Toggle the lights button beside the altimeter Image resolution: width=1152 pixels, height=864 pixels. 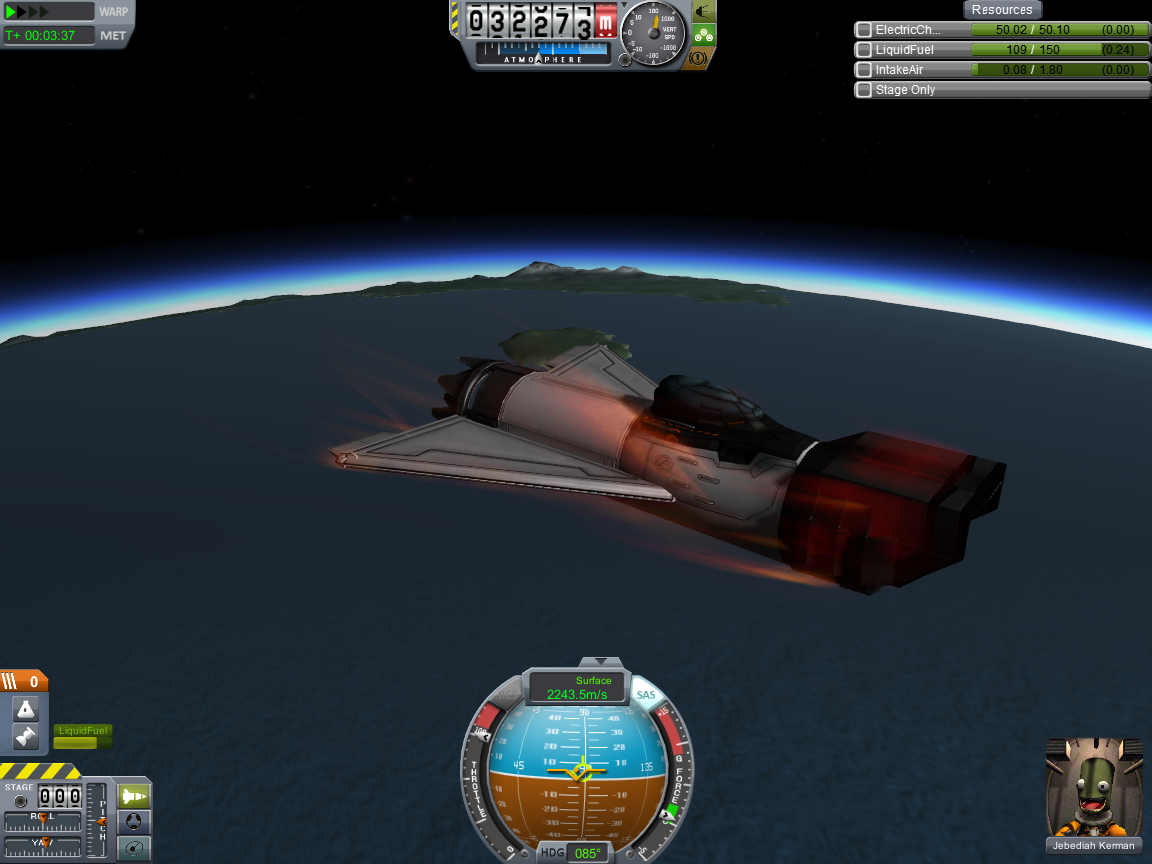click(704, 12)
